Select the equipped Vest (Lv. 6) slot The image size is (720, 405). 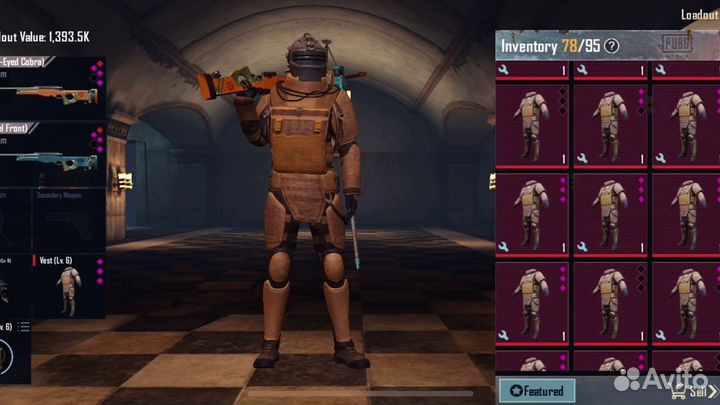point(68,285)
